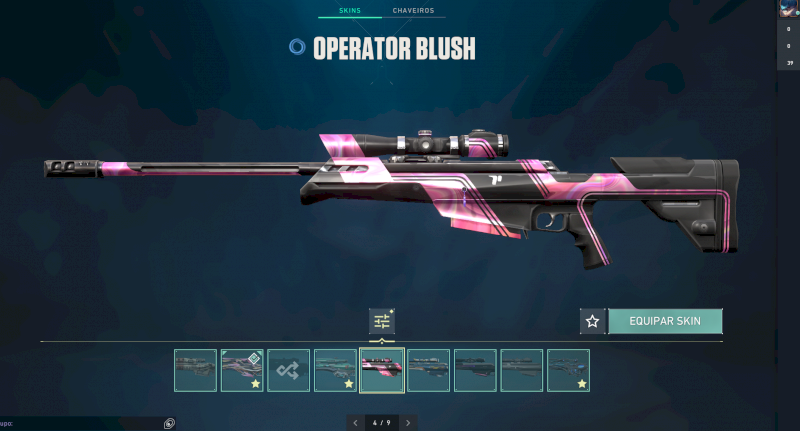Favorite this skin with the star button
This screenshot has height=431, width=800.
[592, 321]
